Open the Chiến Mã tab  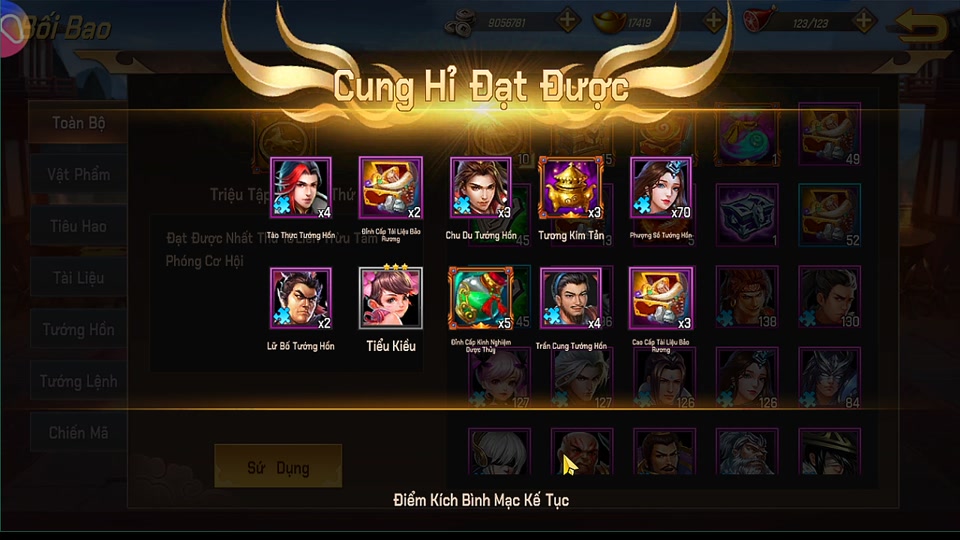tap(79, 433)
